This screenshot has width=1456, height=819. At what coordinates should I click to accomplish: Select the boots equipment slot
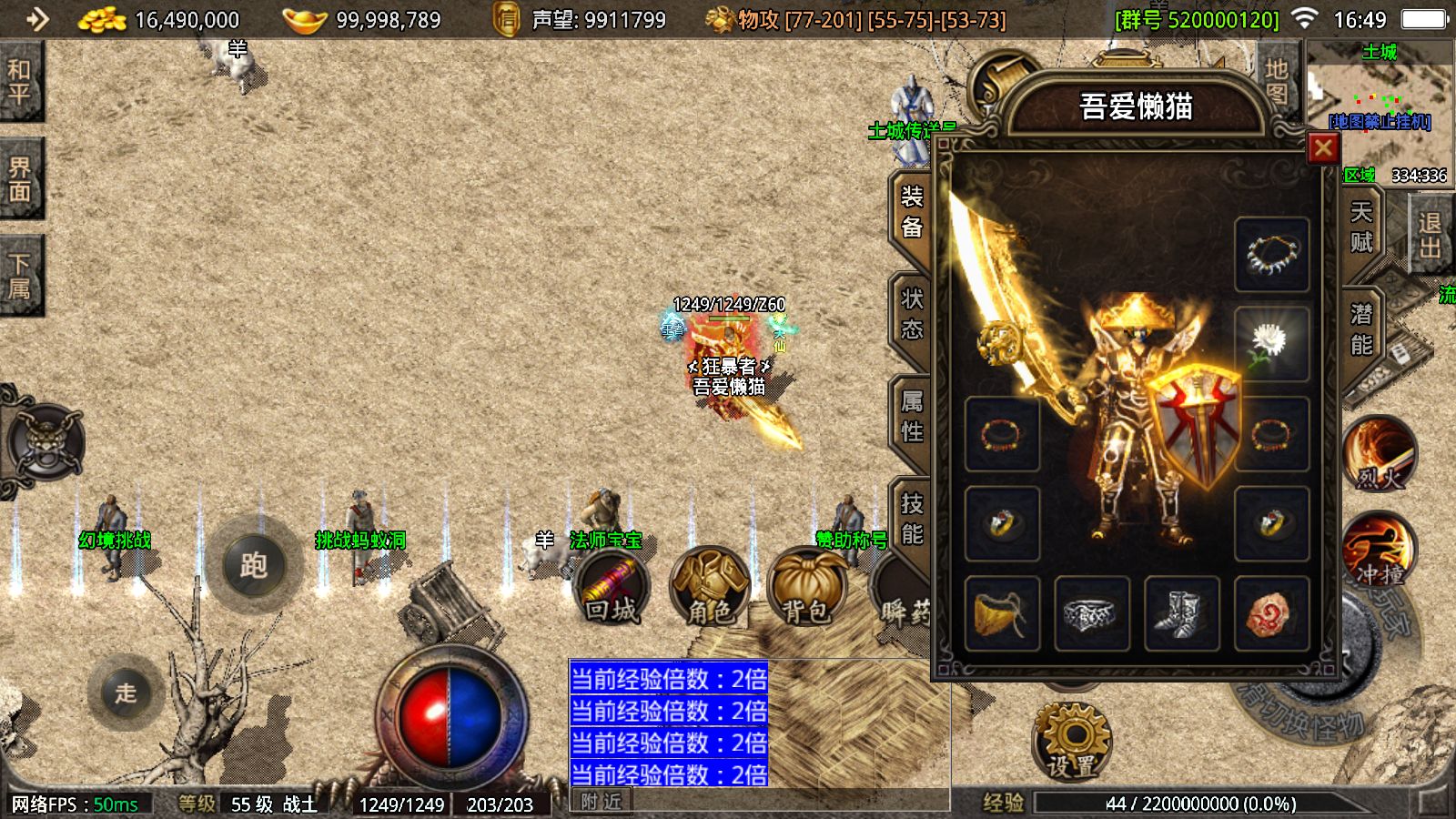(x=1181, y=613)
